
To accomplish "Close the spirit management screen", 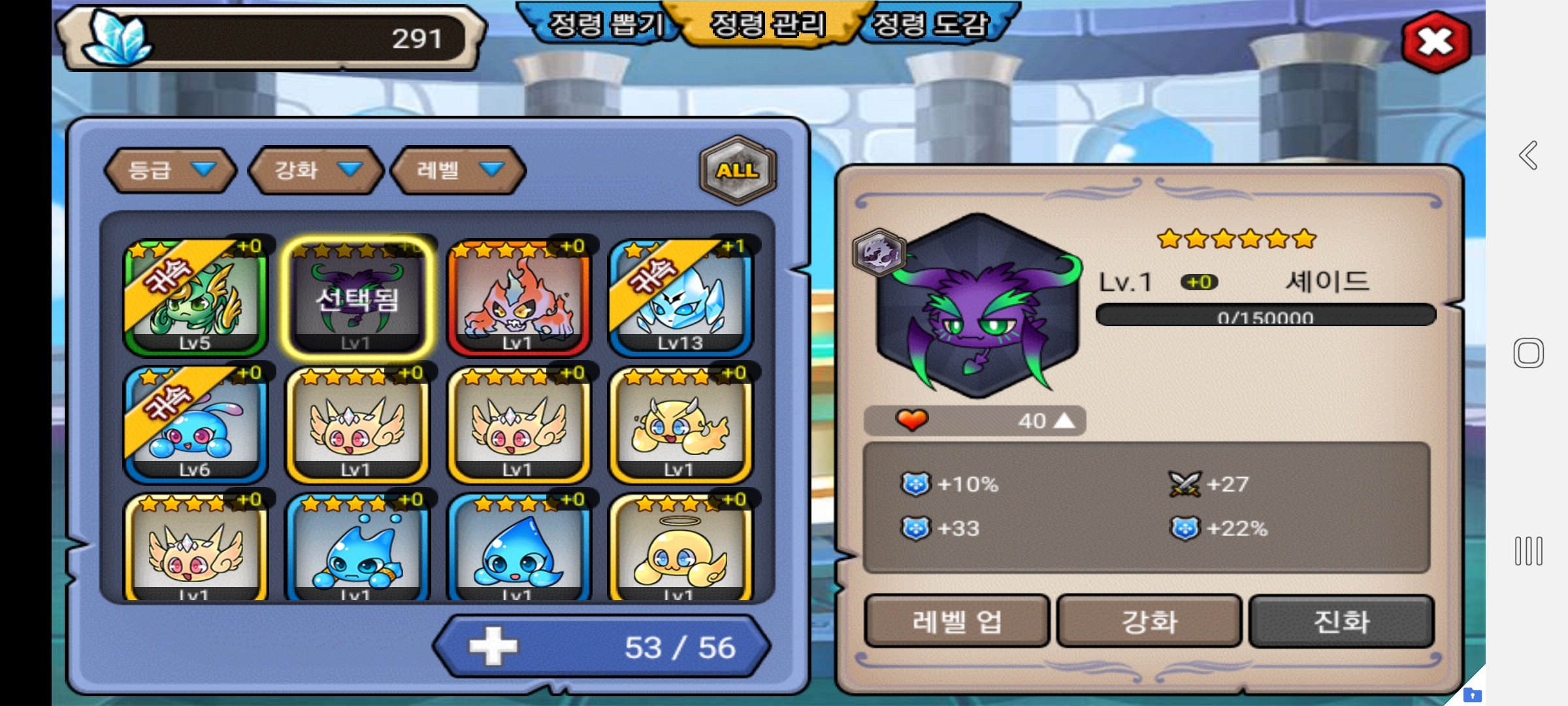I will pyautogui.click(x=1435, y=42).
